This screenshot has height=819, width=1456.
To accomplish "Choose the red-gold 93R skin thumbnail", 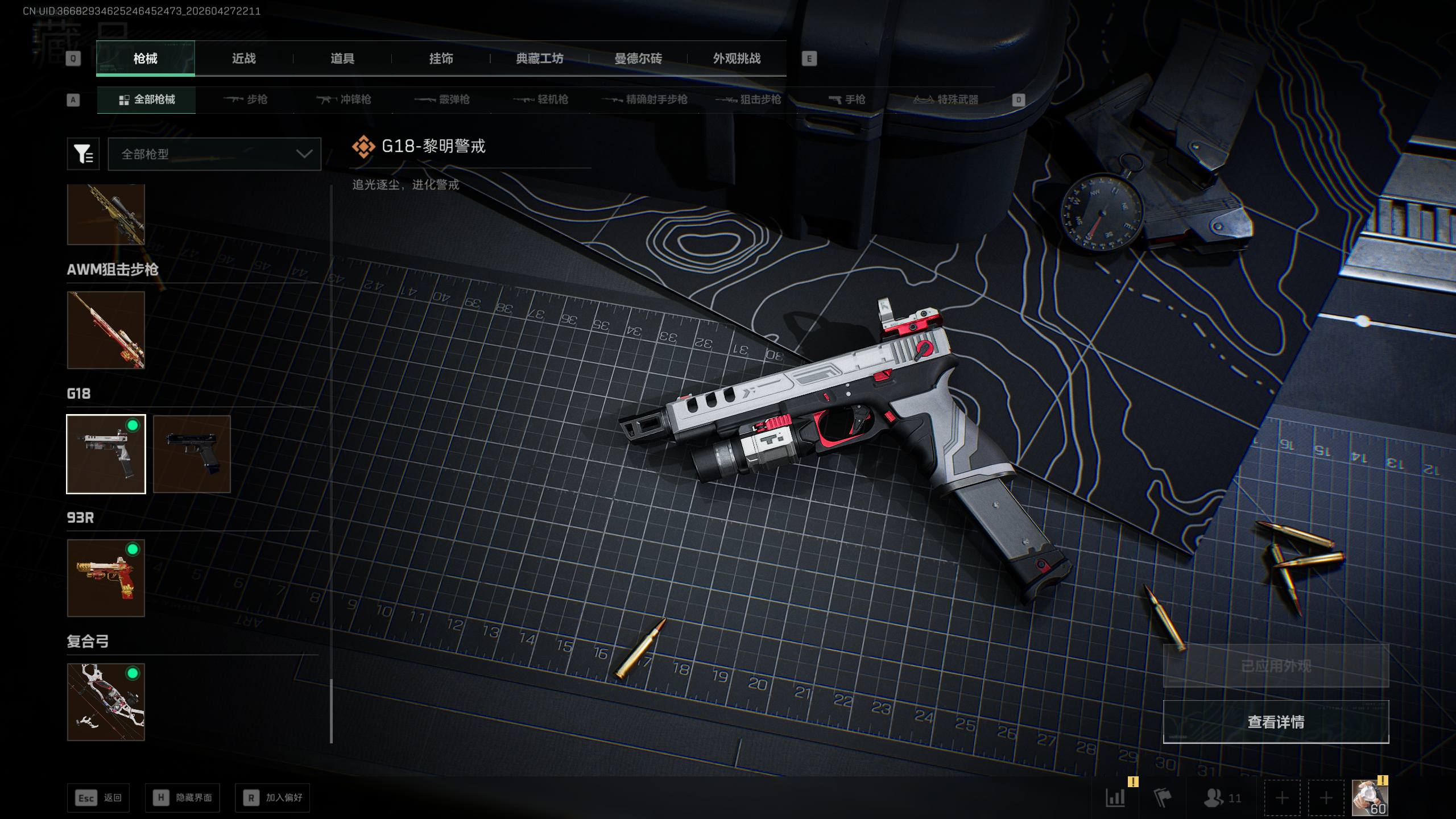I will 106,578.
